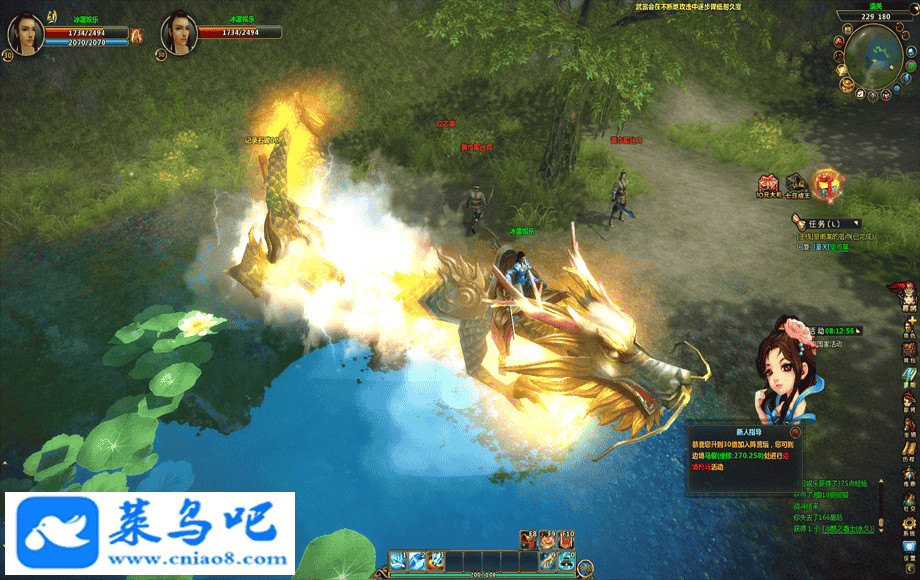Close the 新人指导 guide popup
Image resolution: width=920 pixels, height=580 pixels.
point(793,433)
